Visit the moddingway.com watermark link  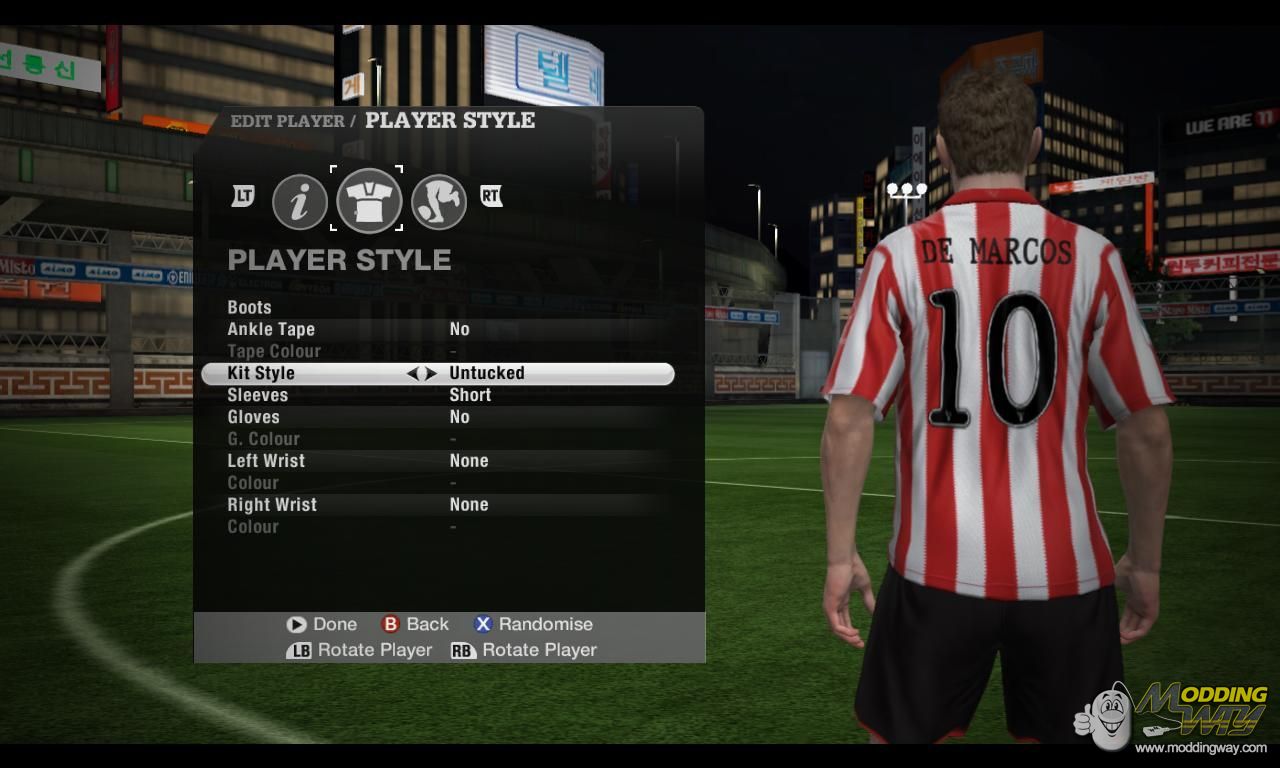pyautogui.click(x=1200, y=747)
